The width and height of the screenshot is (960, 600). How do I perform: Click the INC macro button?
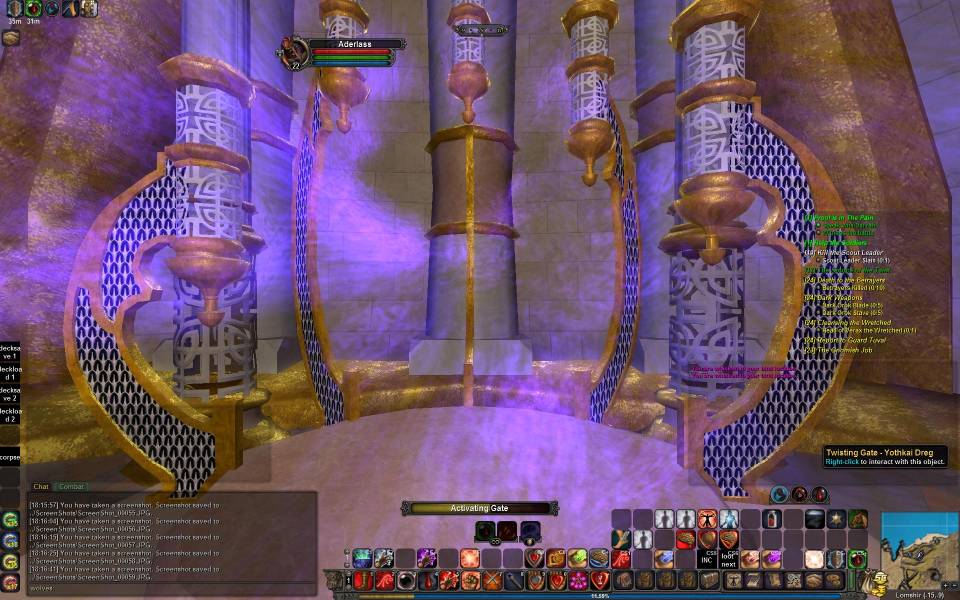[706, 558]
